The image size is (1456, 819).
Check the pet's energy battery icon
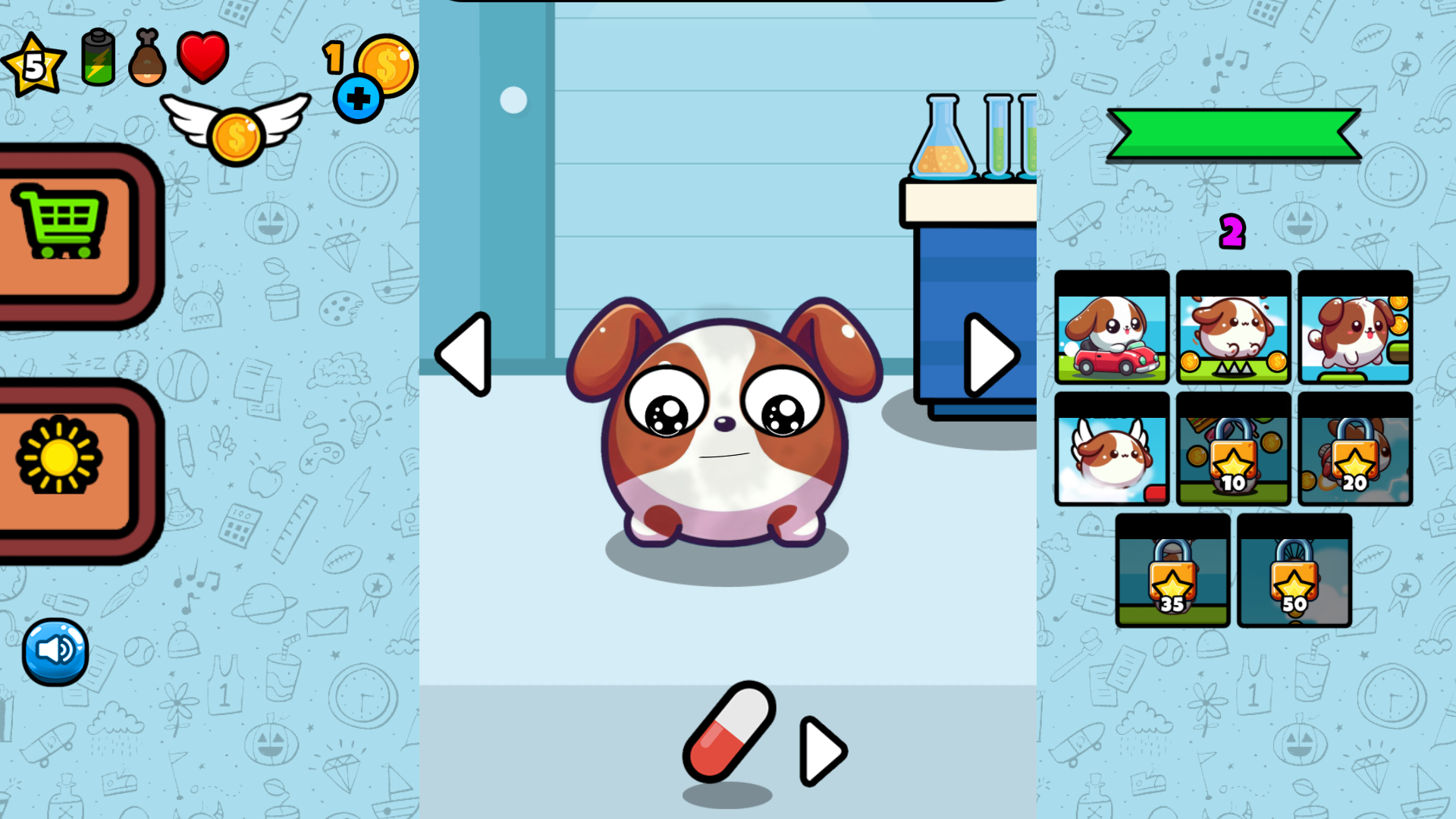click(x=96, y=57)
